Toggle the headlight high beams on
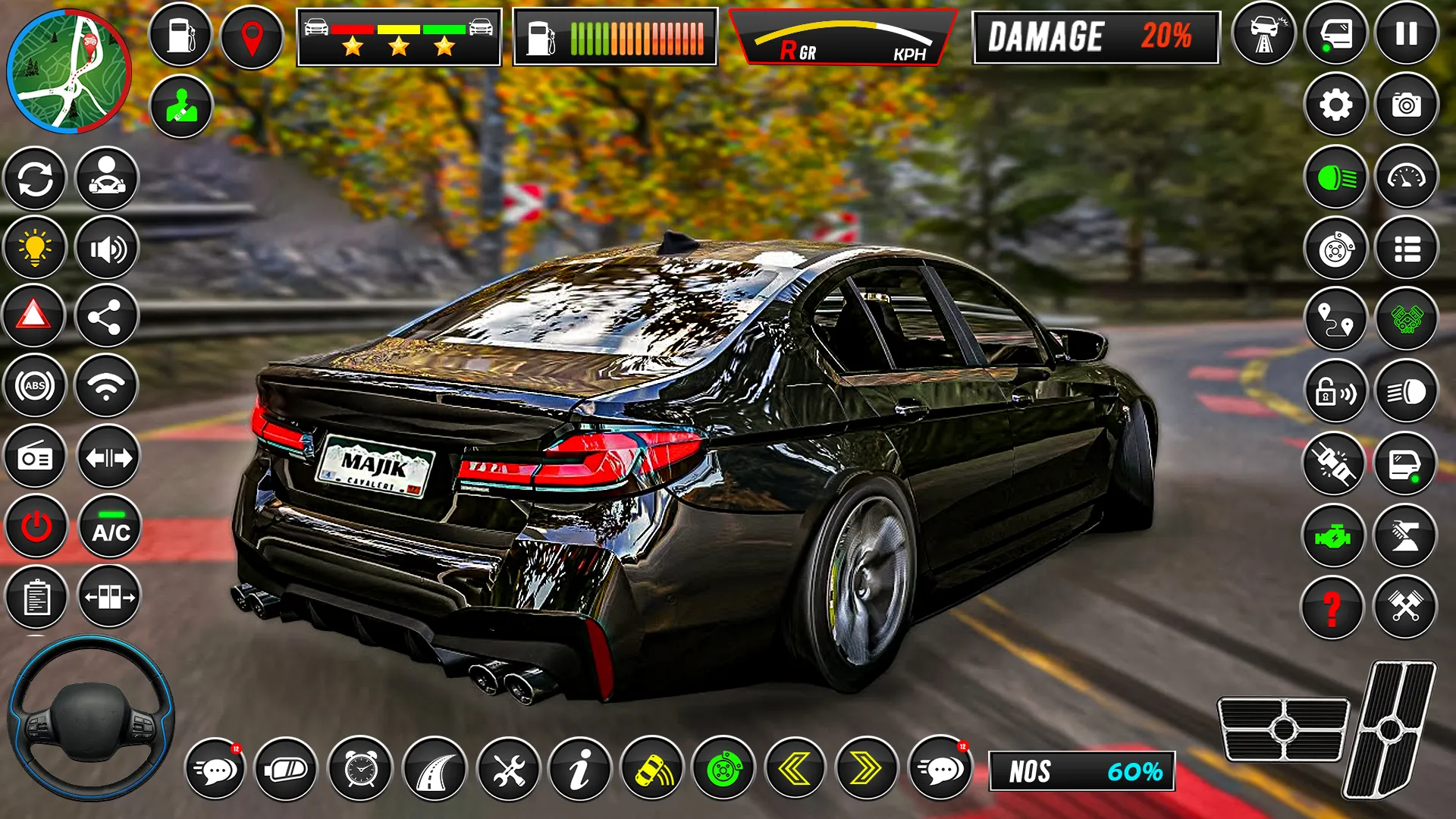The width and height of the screenshot is (1456, 819). coord(1337,178)
